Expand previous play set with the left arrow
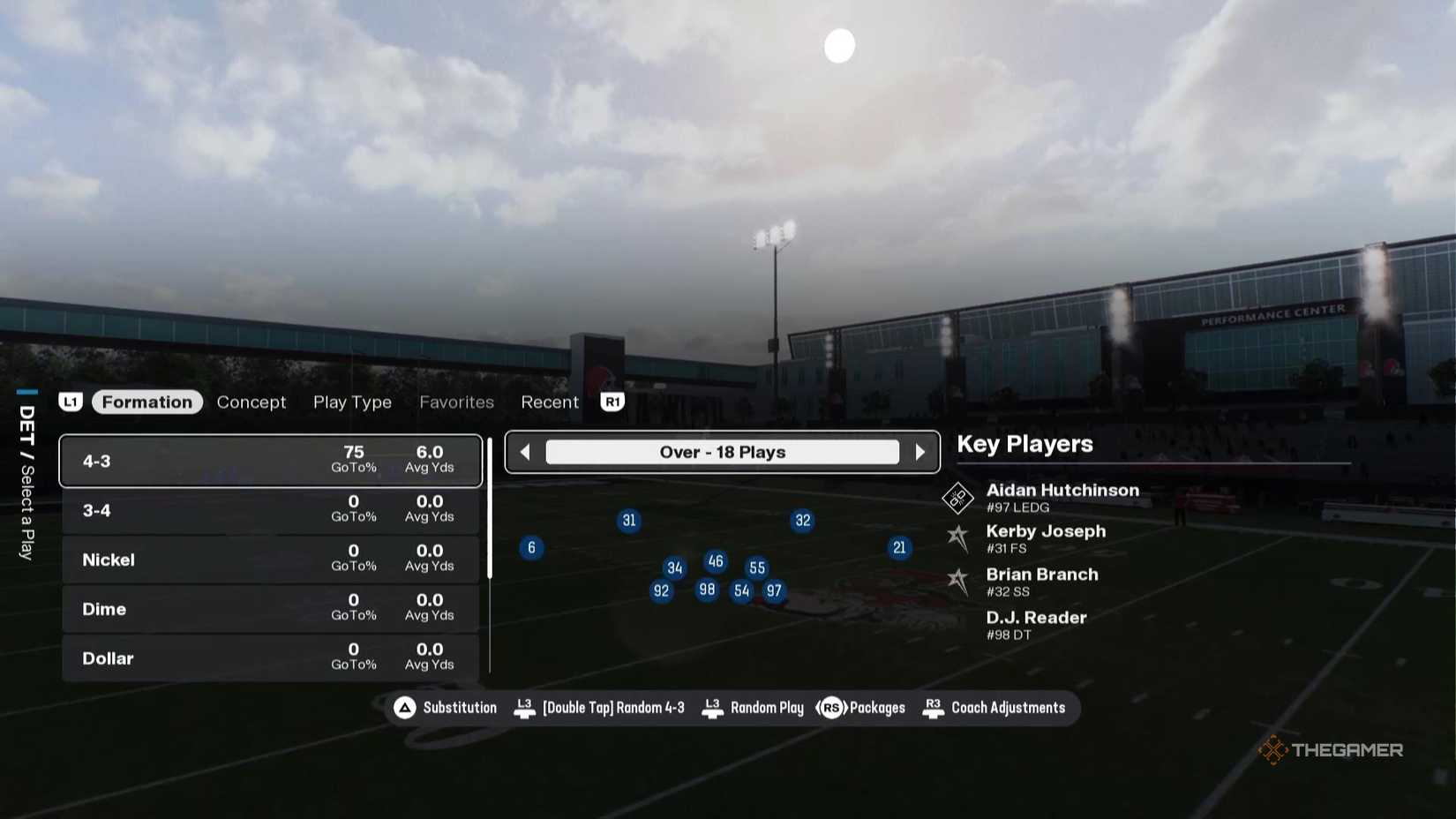Image resolution: width=1456 pixels, height=819 pixels. coord(524,451)
